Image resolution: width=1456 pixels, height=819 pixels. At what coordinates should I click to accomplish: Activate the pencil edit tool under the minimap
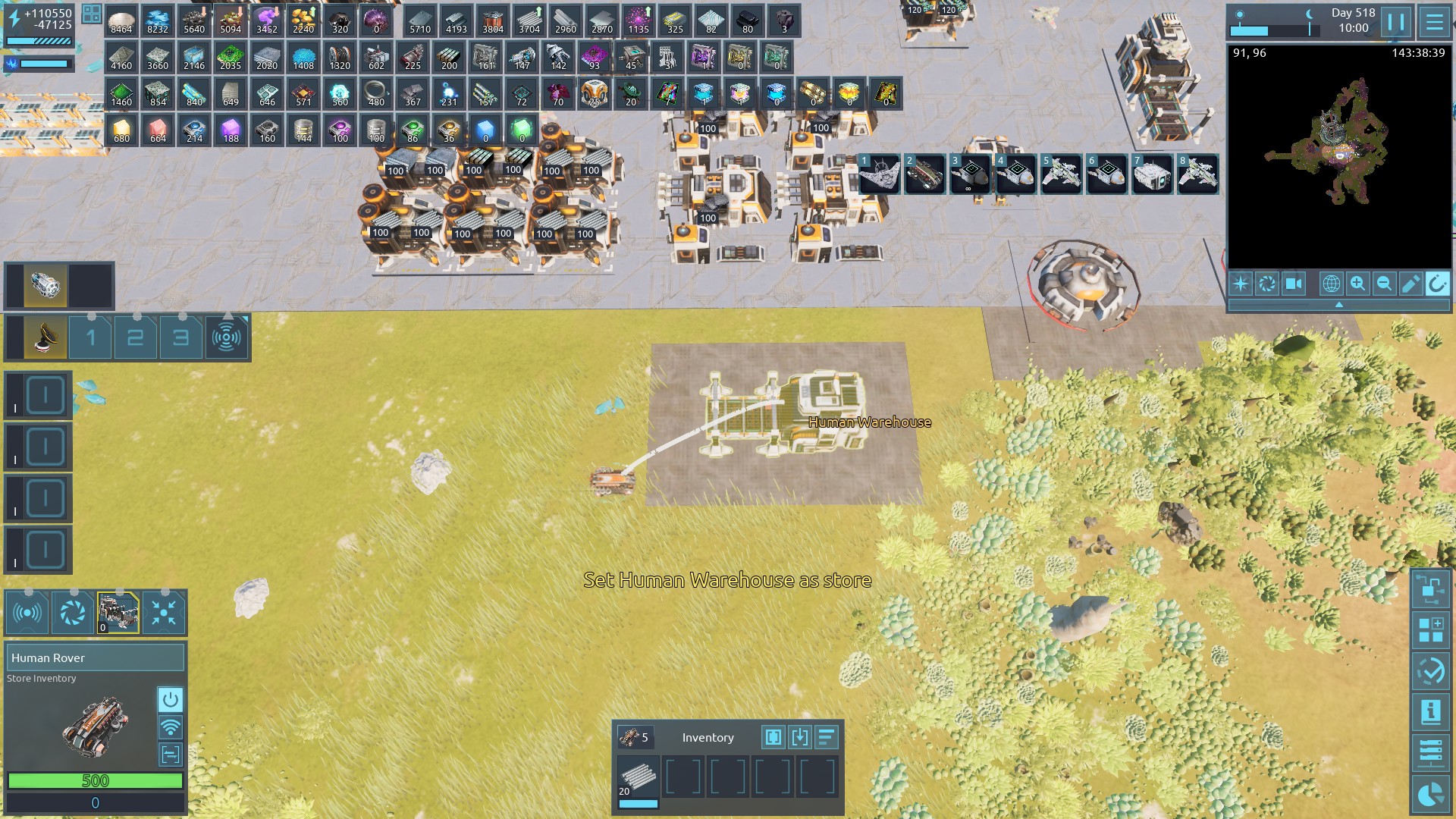click(1410, 284)
